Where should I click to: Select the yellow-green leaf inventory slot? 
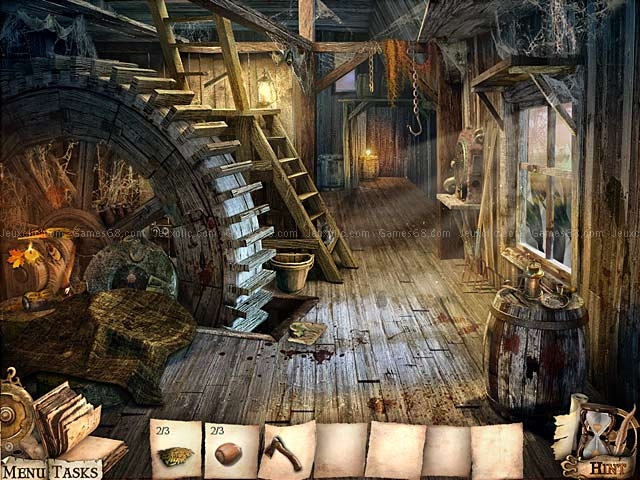[x=176, y=453]
